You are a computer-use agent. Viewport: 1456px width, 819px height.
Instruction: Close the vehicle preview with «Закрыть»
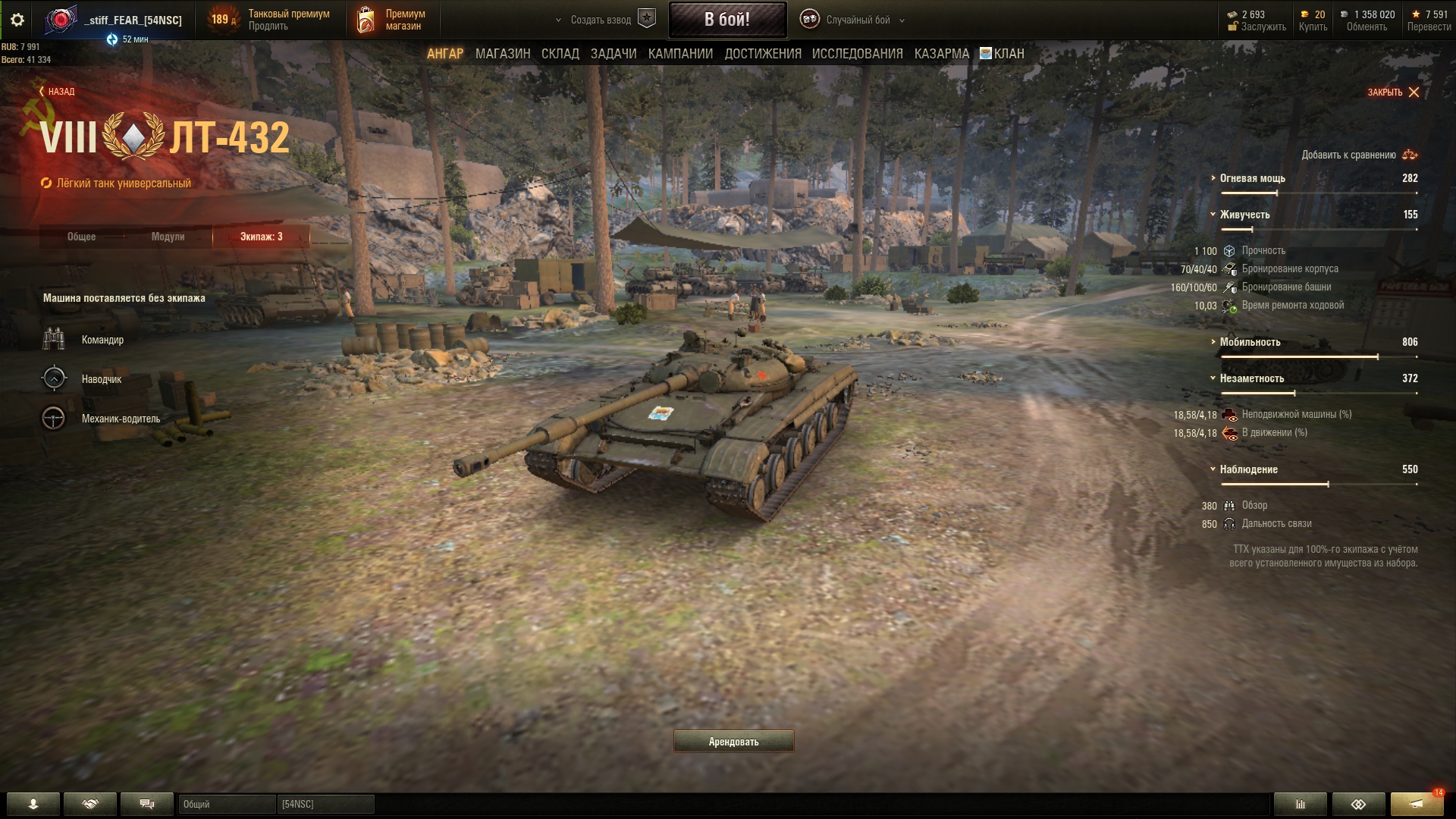point(1393,93)
